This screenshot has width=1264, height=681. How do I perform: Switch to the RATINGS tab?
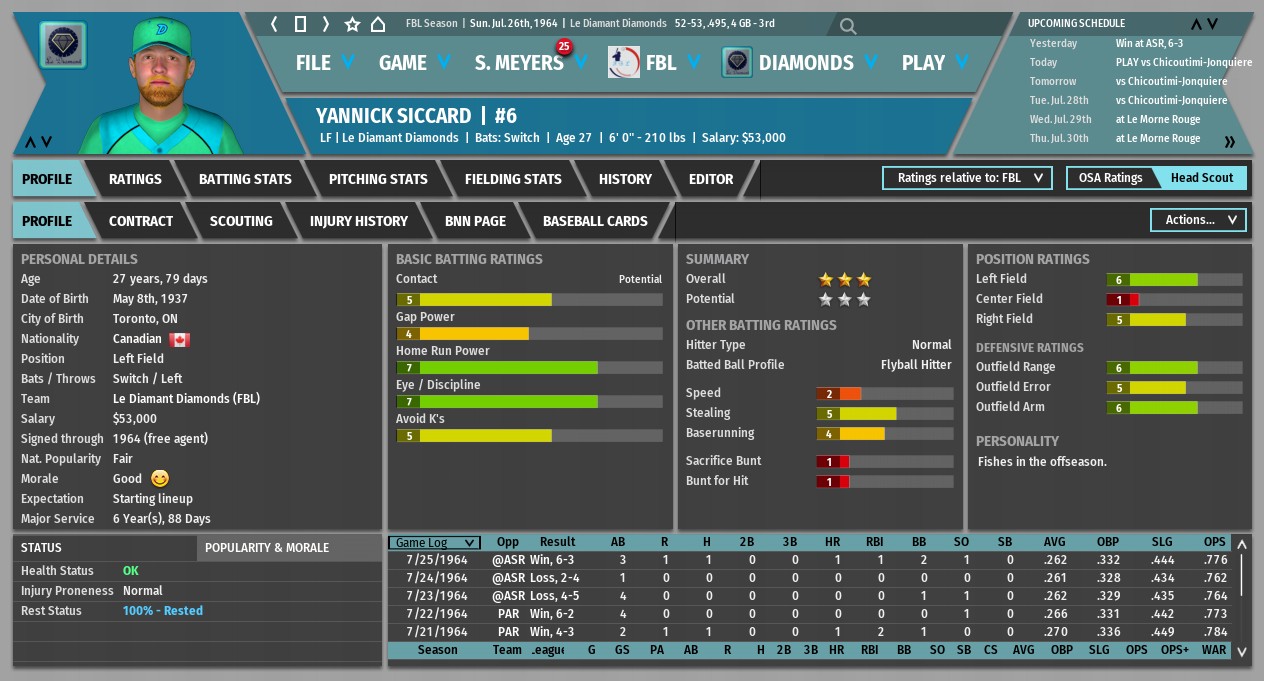pyautogui.click(x=135, y=179)
